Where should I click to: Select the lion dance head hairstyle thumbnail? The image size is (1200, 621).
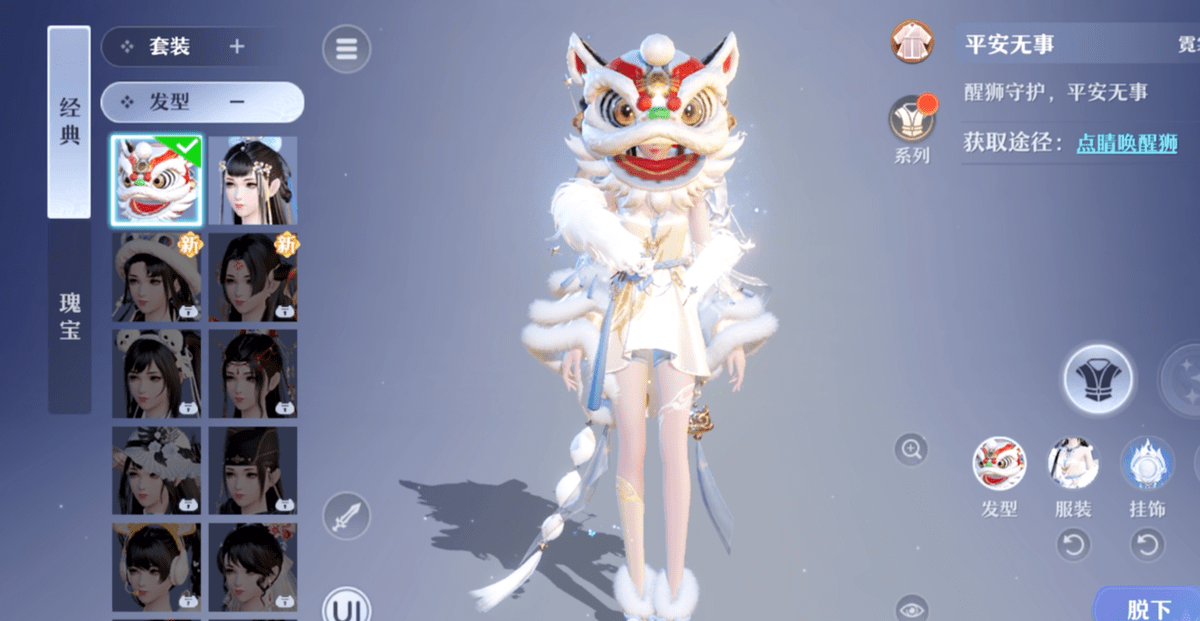156,181
